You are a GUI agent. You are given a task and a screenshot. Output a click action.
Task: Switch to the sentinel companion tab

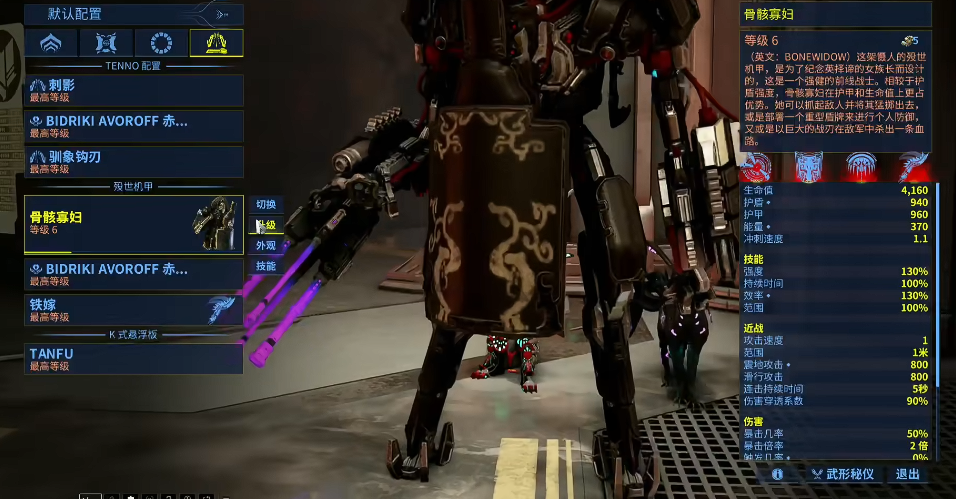click(106, 43)
